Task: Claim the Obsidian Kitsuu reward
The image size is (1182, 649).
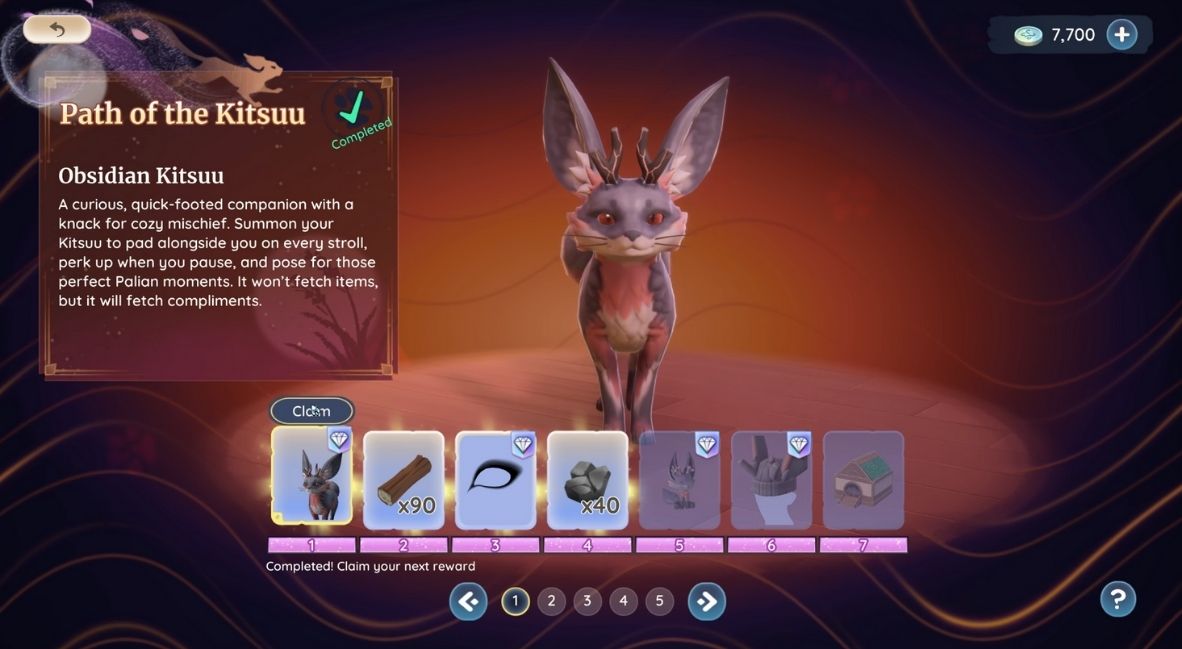Action: (x=312, y=411)
